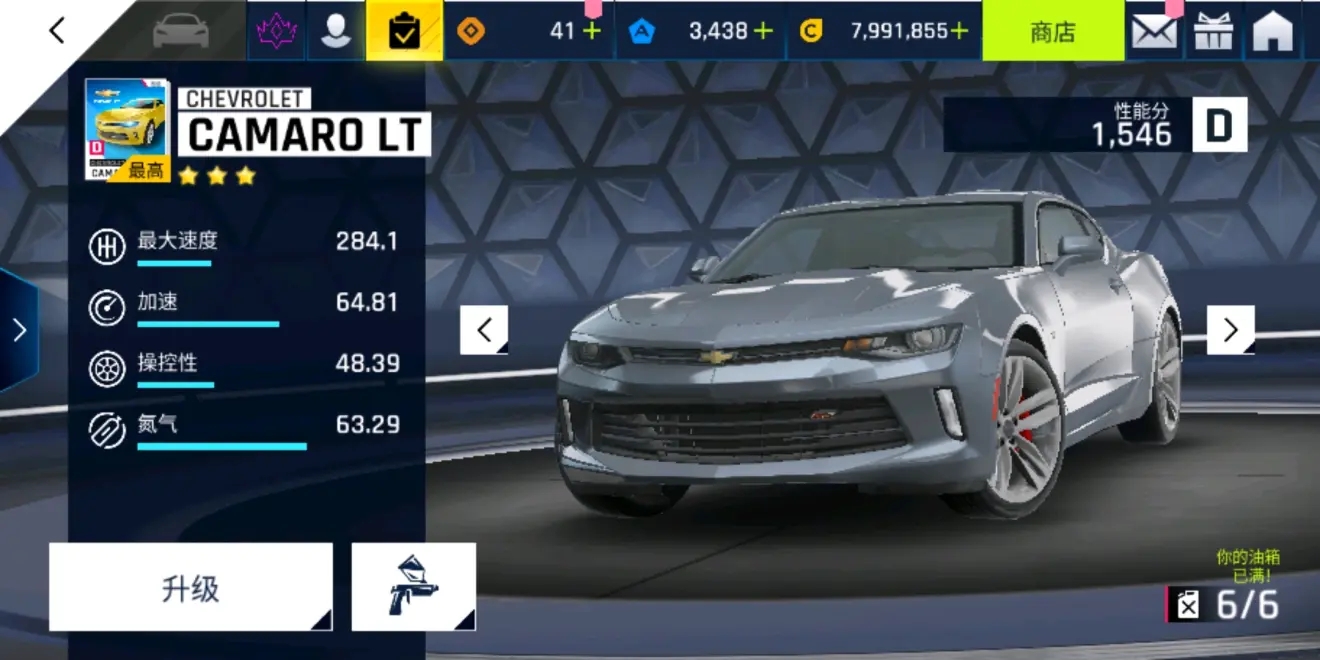Open the player profile icon
Viewport: 1320px width, 660px height.
pyautogui.click(x=336, y=31)
